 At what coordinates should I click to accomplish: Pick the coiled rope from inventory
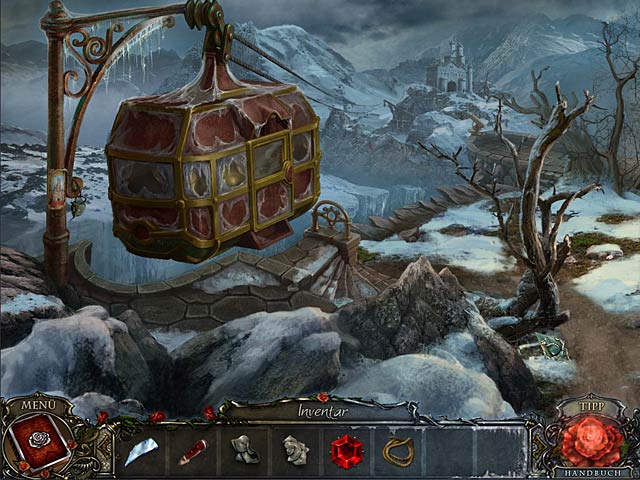398,451
